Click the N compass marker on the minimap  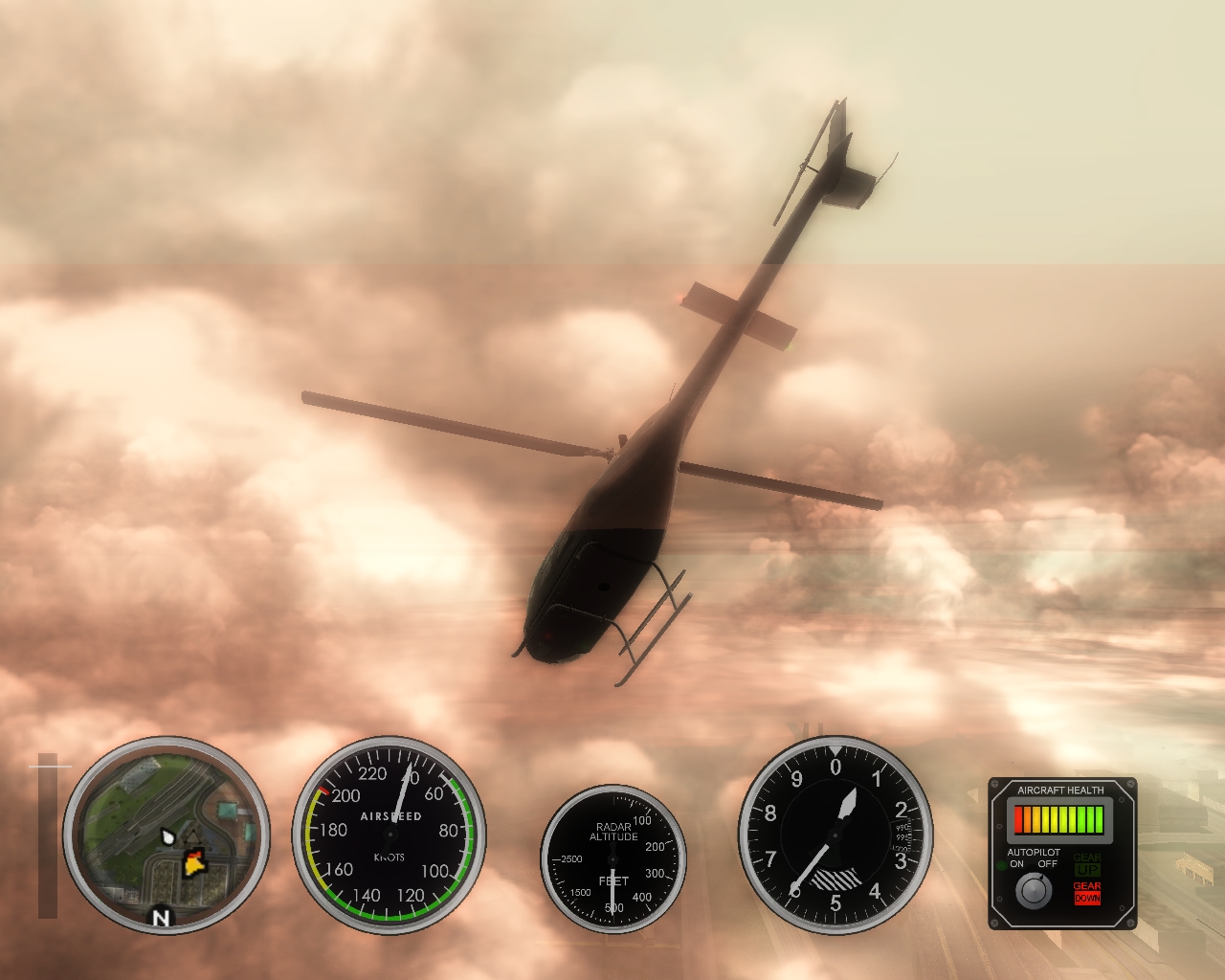coord(161,916)
